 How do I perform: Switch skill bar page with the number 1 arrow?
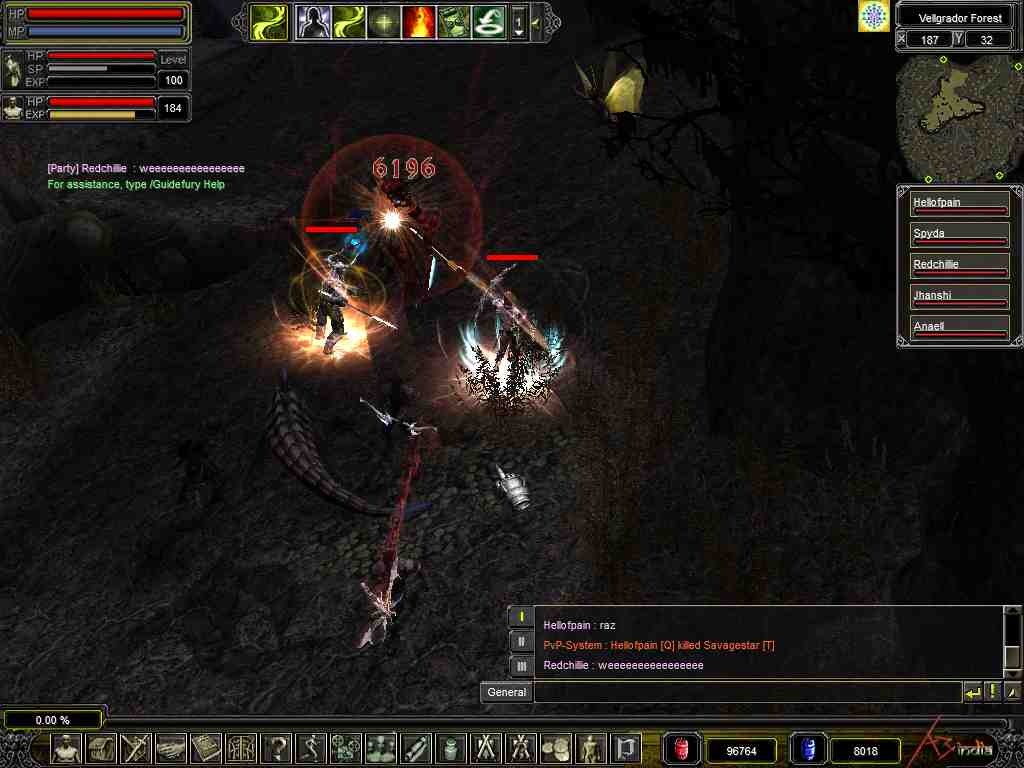(x=519, y=22)
